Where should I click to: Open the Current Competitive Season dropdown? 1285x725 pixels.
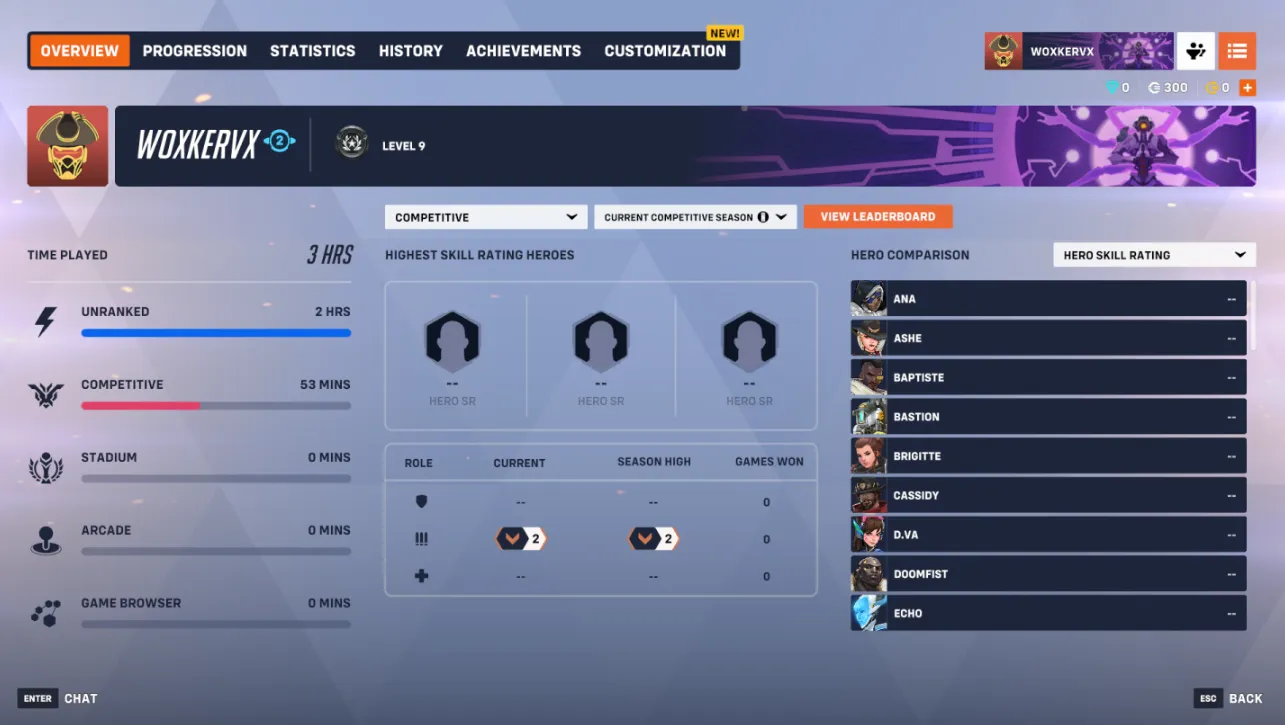pyautogui.click(x=695, y=216)
